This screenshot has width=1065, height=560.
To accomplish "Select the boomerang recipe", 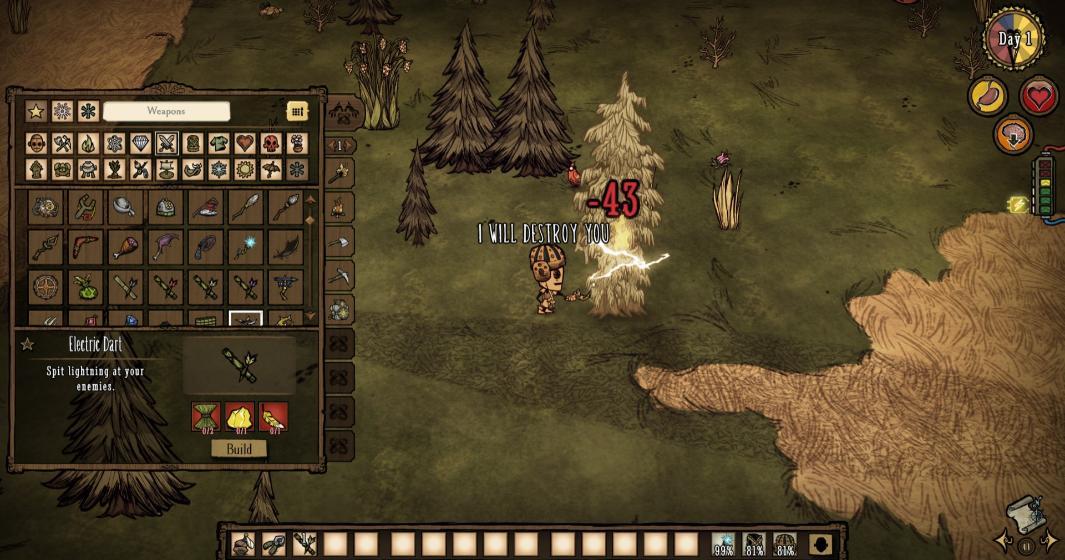I will [x=86, y=245].
